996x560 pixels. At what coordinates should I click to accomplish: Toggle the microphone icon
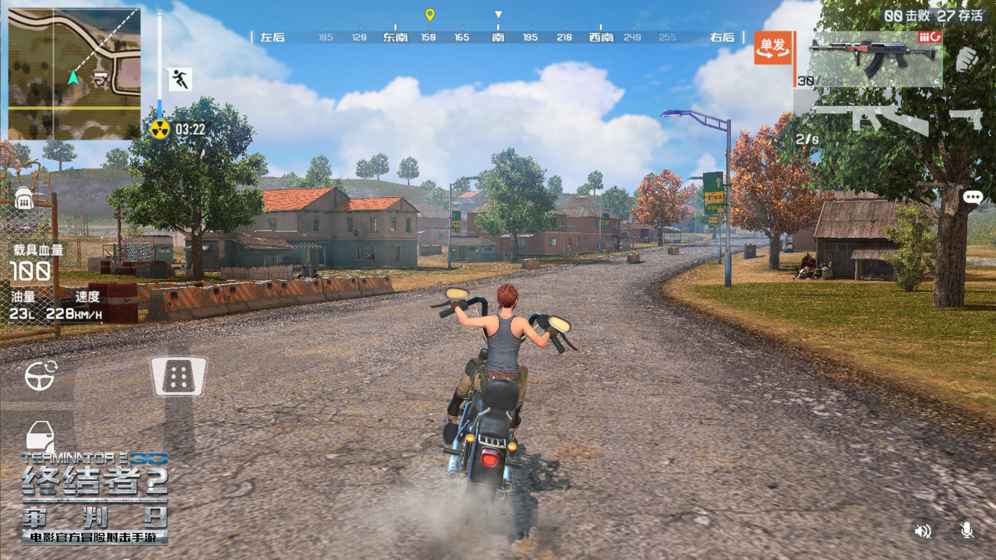[x=966, y=531]
